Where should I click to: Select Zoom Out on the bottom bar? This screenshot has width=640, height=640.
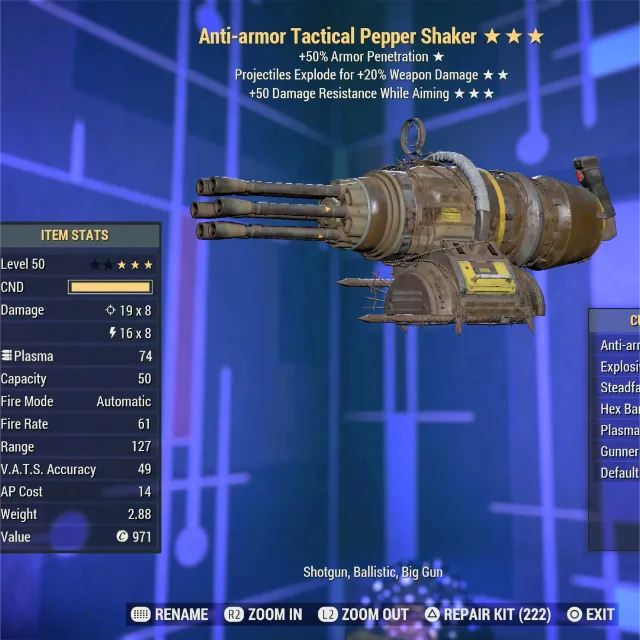pyautogui.click(x=364, y=614)
